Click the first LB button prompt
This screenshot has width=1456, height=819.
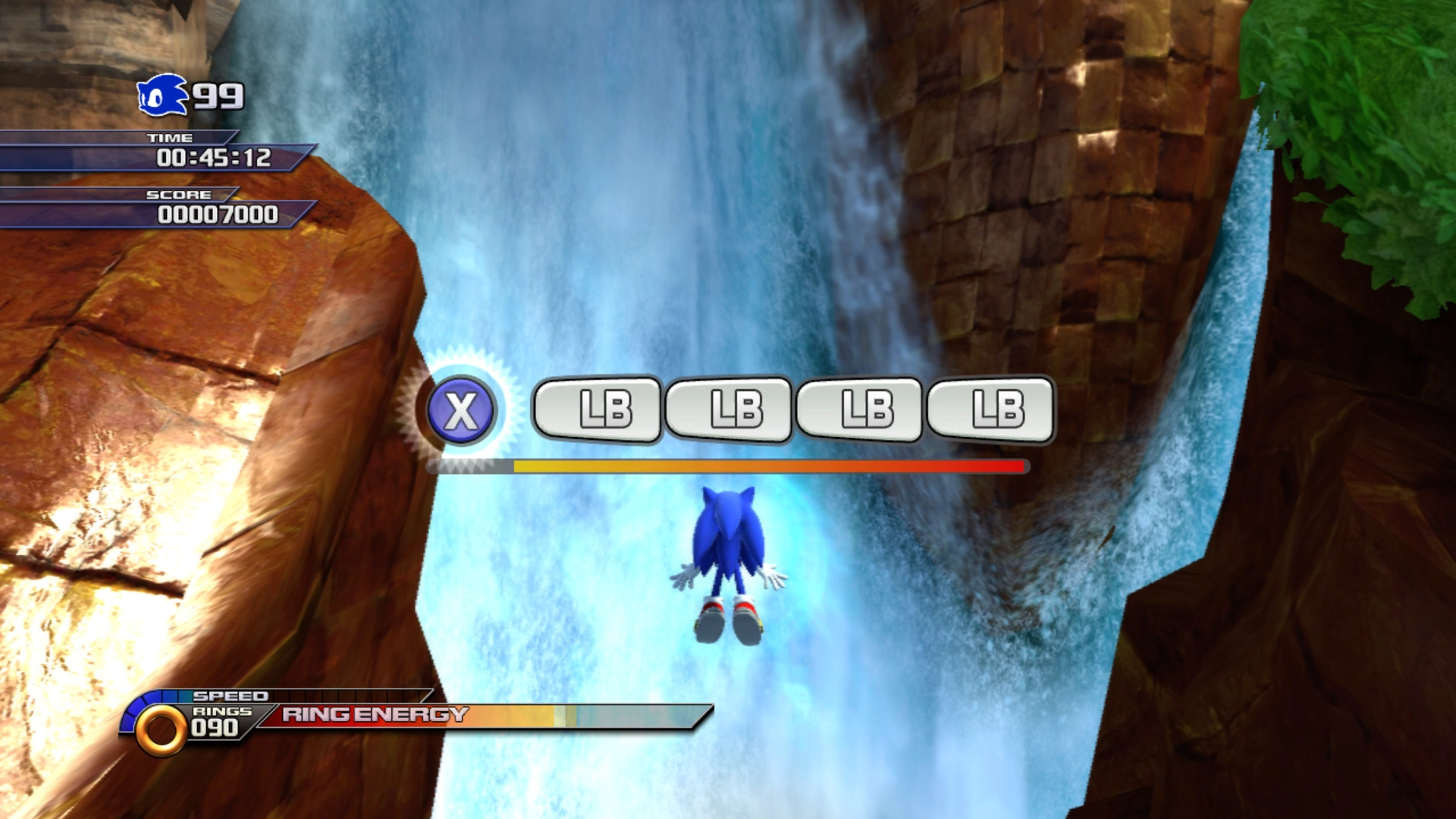point(598,410)
